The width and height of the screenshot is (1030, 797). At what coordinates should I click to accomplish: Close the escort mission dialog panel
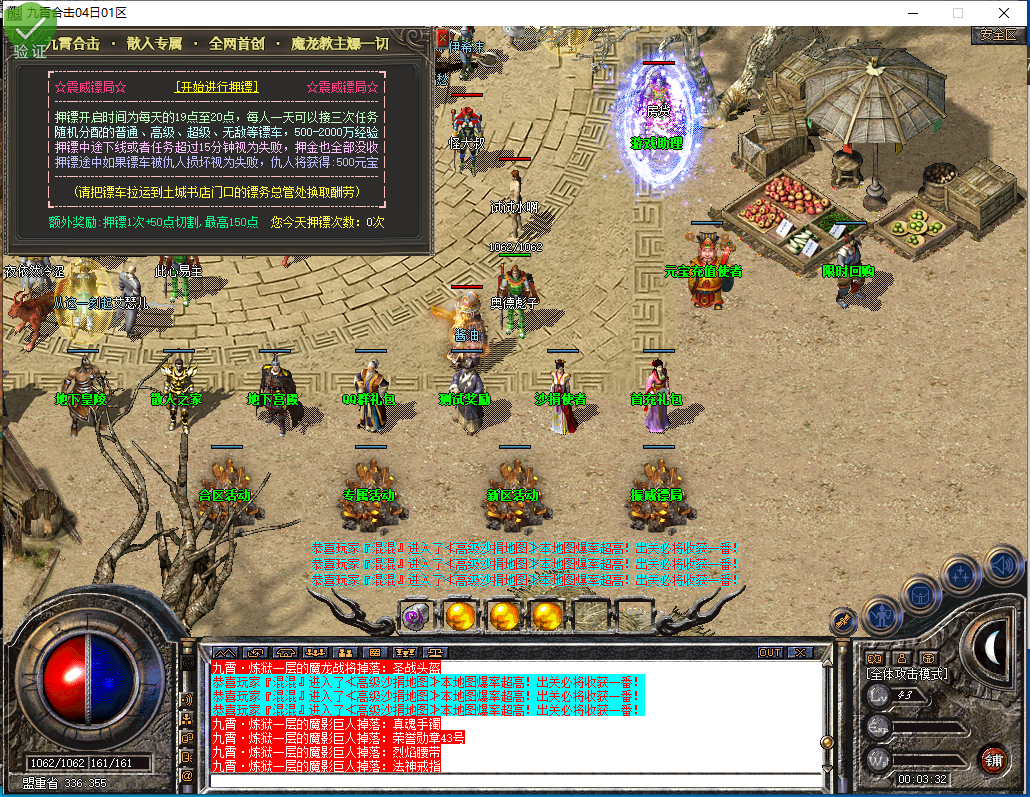point(442,38)
